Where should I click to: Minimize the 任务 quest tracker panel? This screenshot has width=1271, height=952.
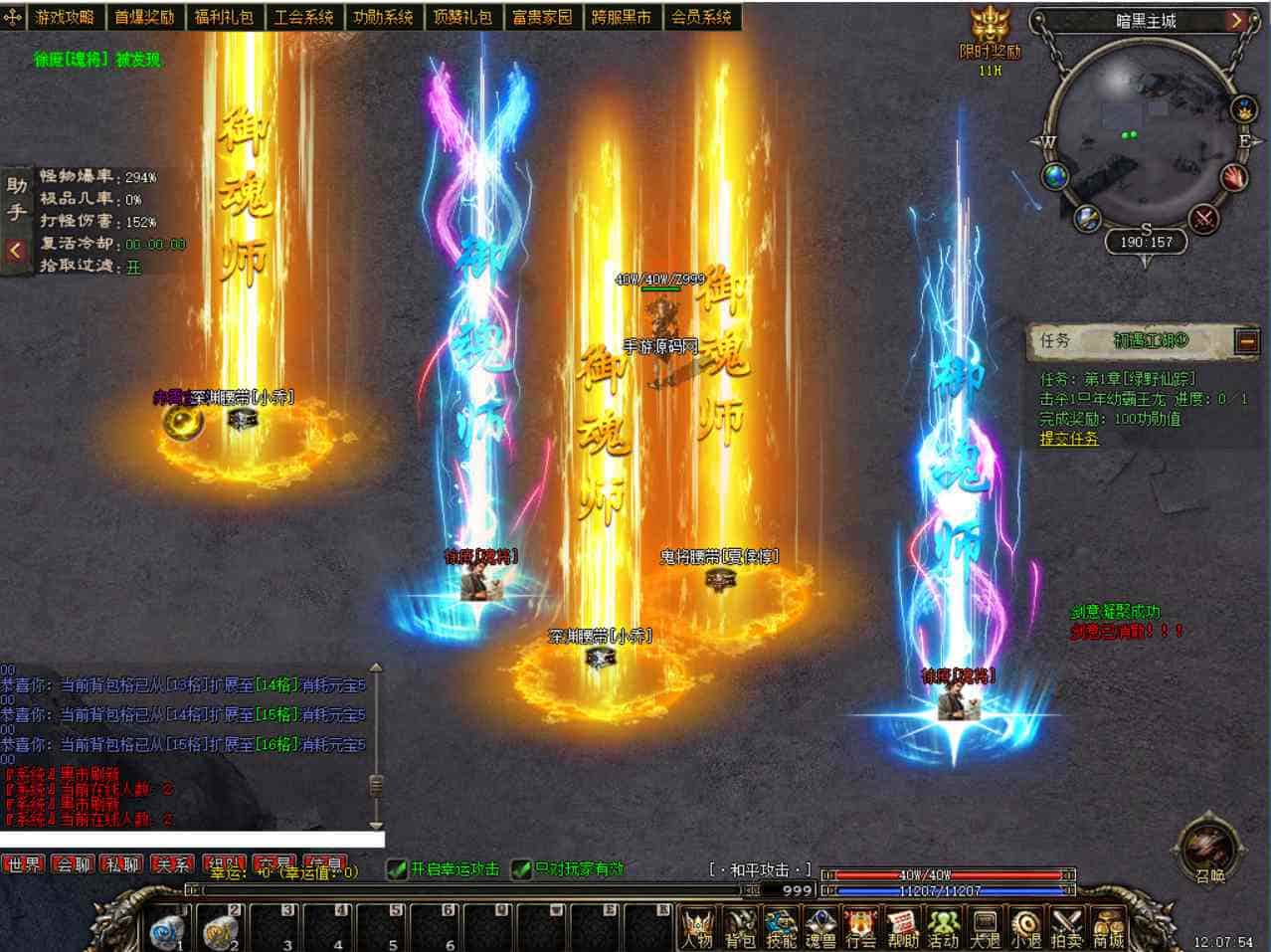(1247, 341)
